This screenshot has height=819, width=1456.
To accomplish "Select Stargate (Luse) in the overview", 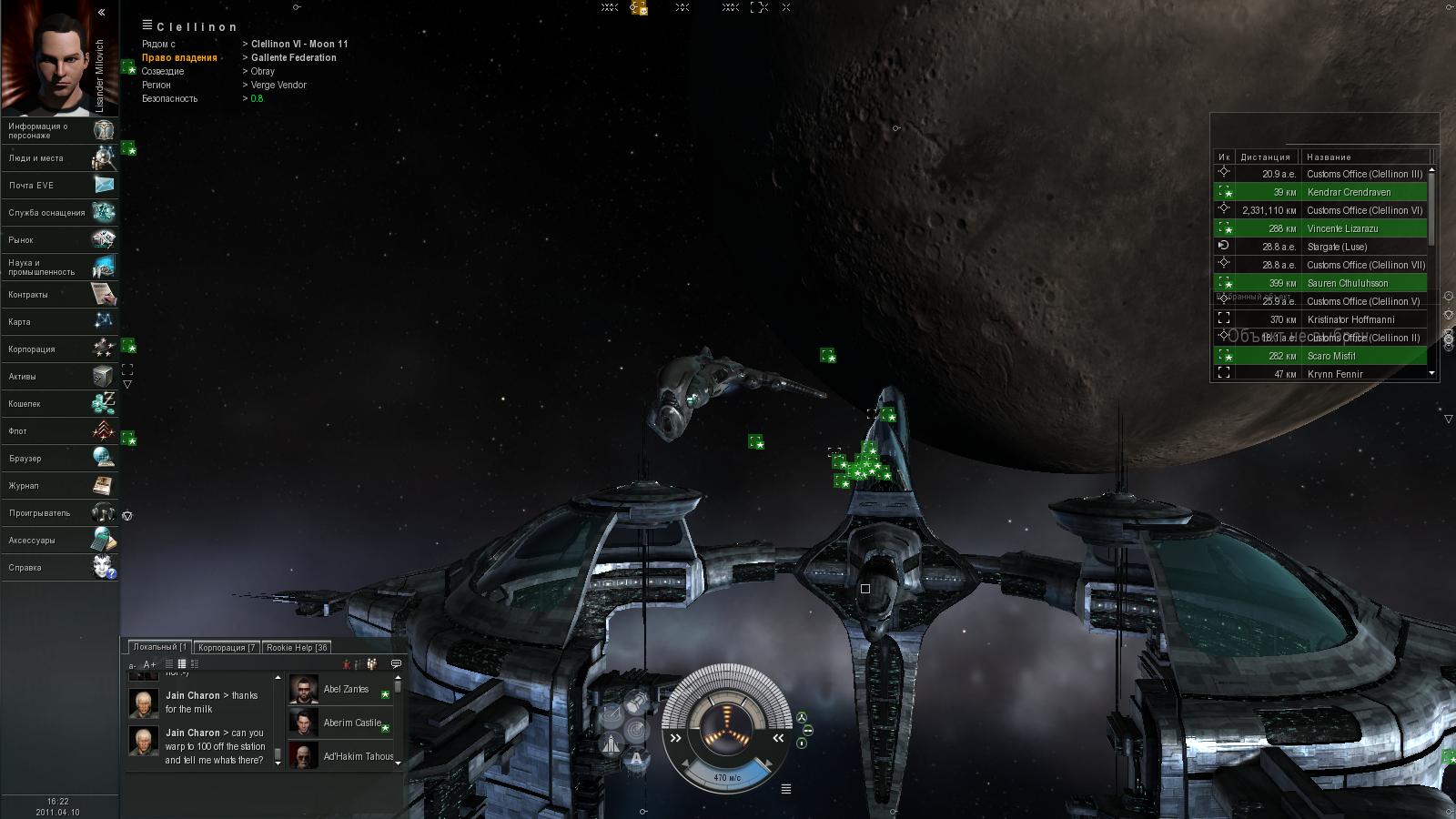I will [x=1336, y=247].
